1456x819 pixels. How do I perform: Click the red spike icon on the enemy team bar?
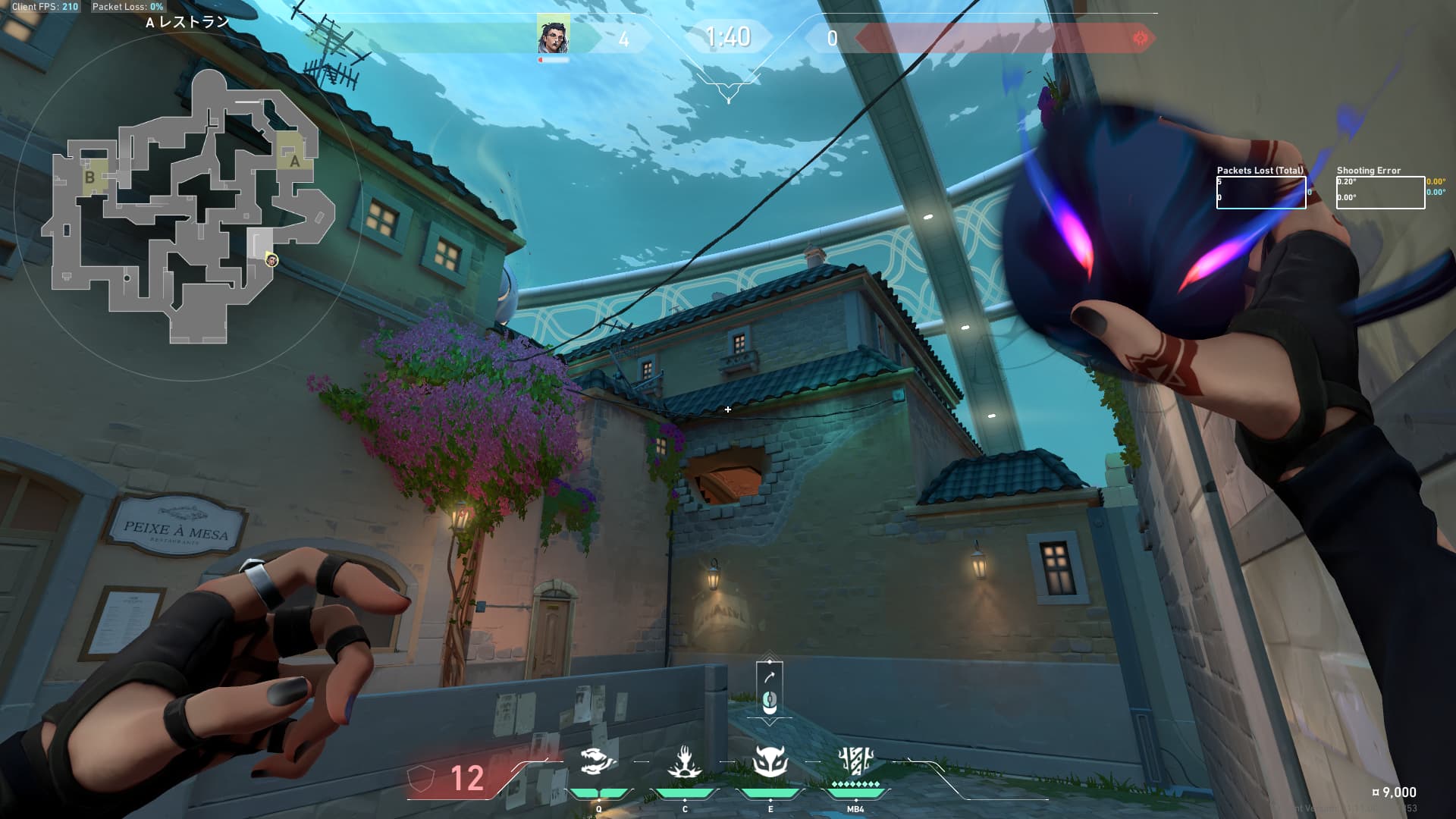1140,38
